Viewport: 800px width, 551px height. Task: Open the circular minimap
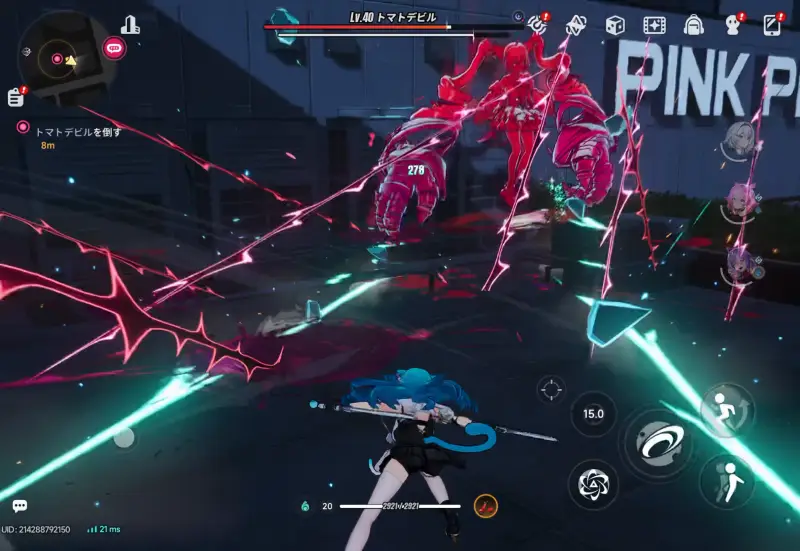pyautogui.click(x=56, y=59)
